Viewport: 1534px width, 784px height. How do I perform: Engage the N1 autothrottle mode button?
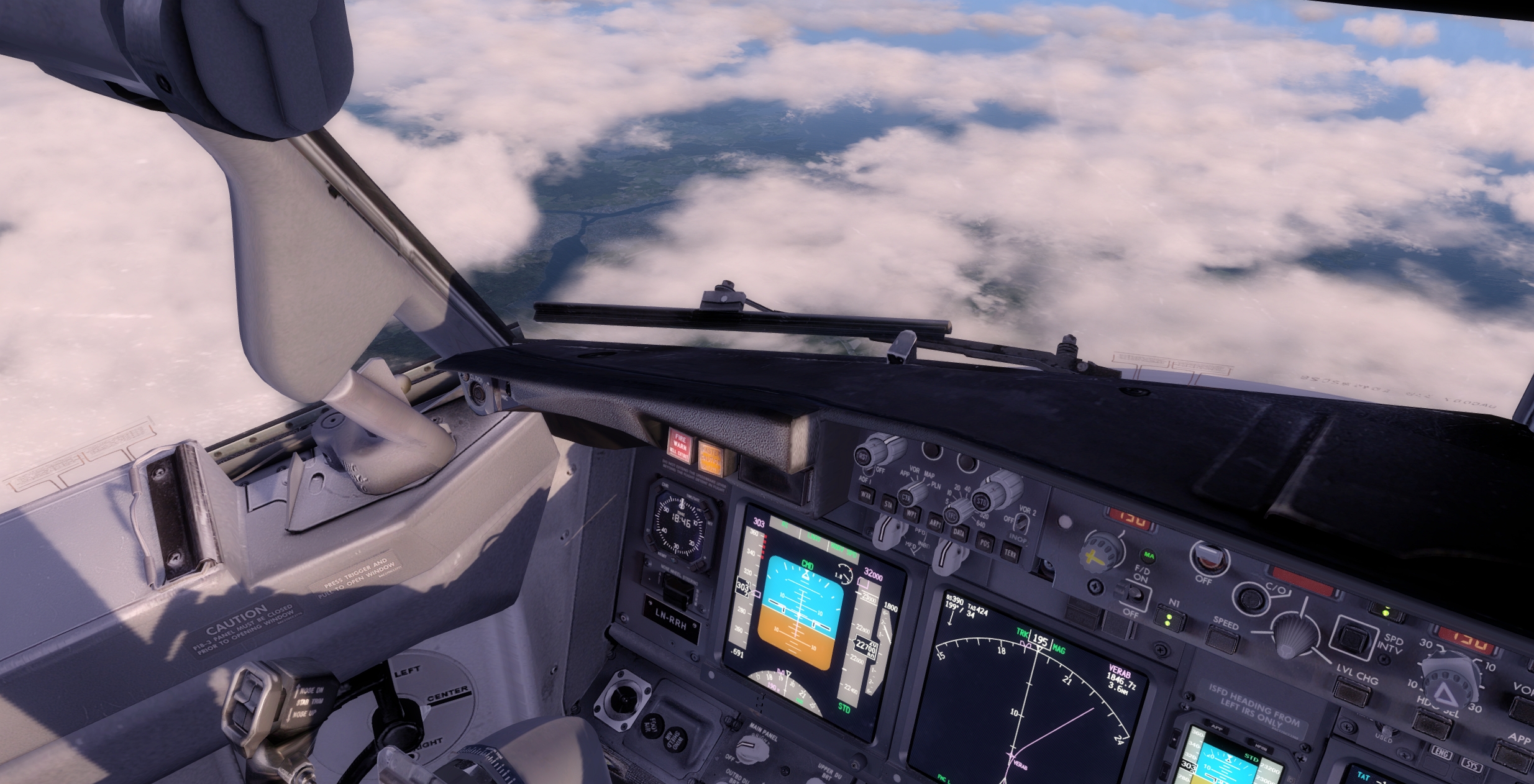pos(1169,619)
